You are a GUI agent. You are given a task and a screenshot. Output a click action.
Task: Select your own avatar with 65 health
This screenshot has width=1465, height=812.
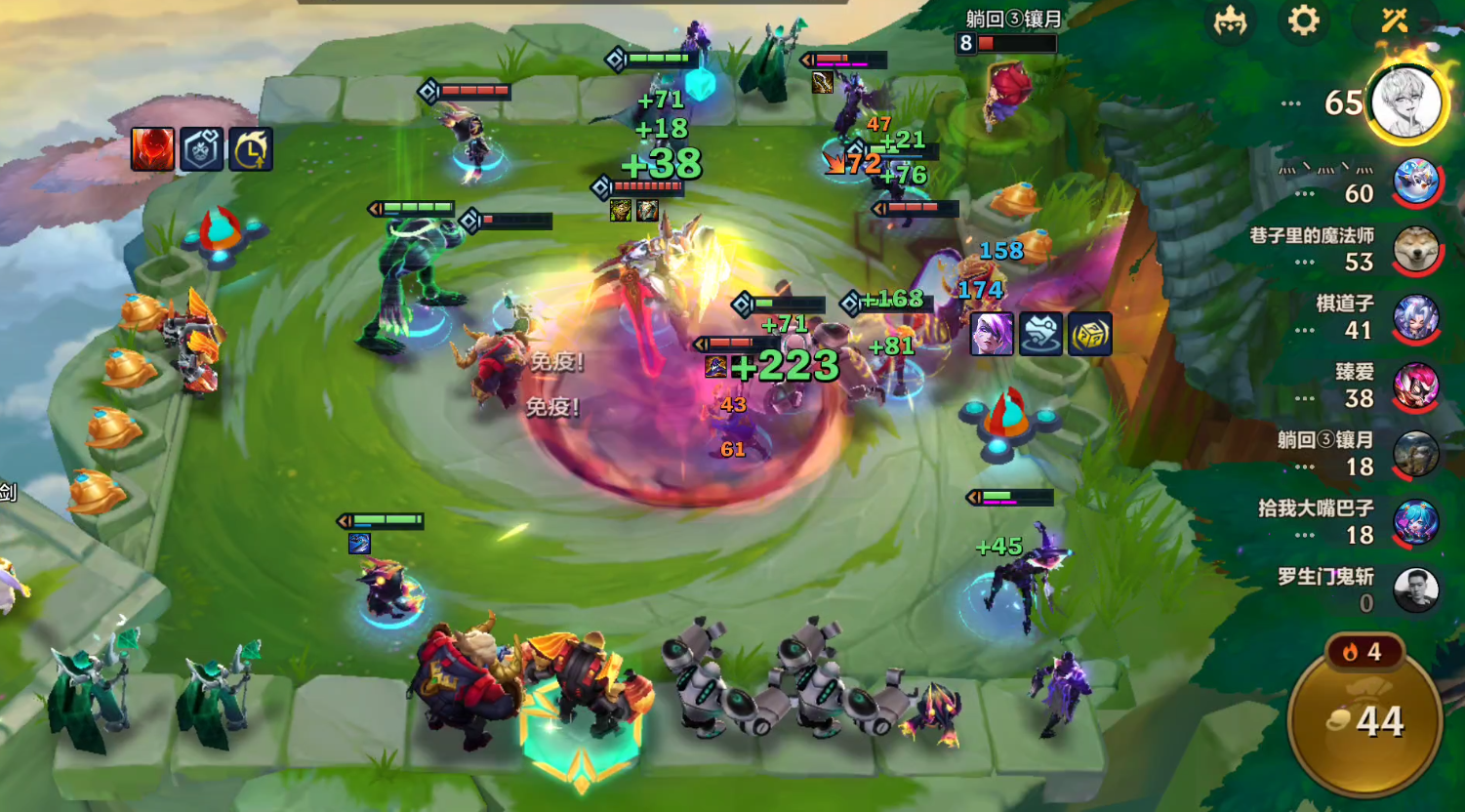(x=1405, y=103)
